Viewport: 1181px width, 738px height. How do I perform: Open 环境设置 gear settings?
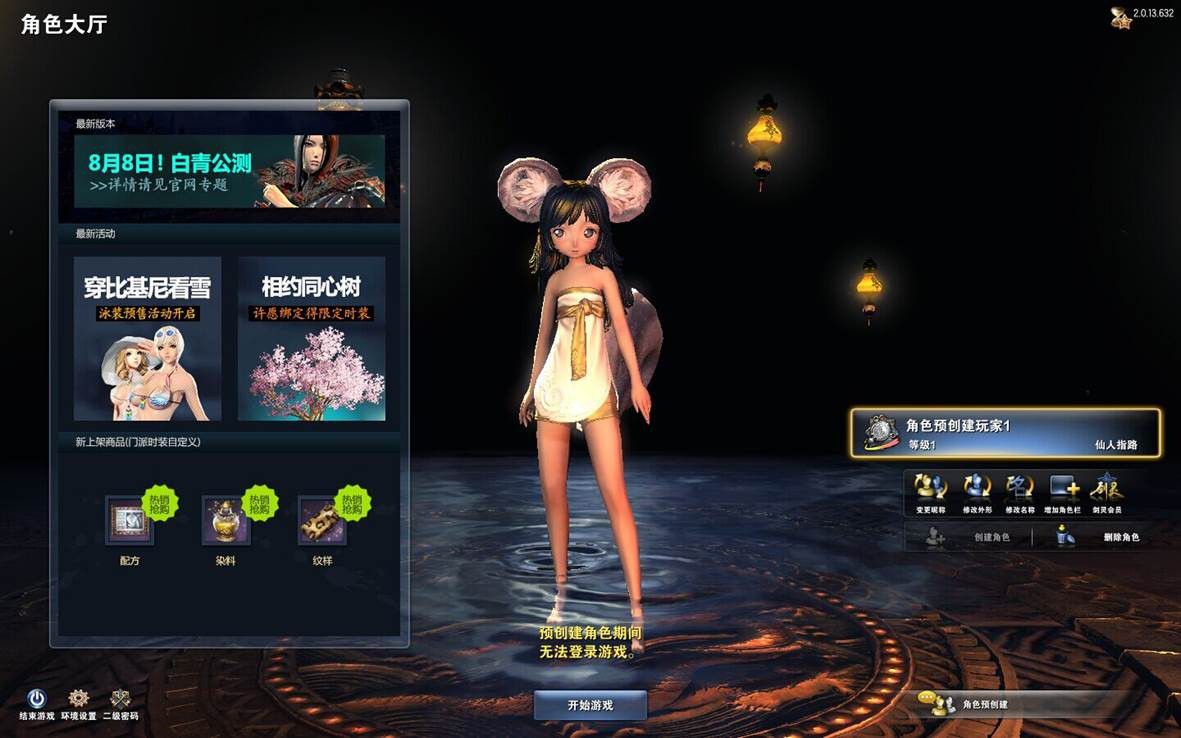pos(78,700)
